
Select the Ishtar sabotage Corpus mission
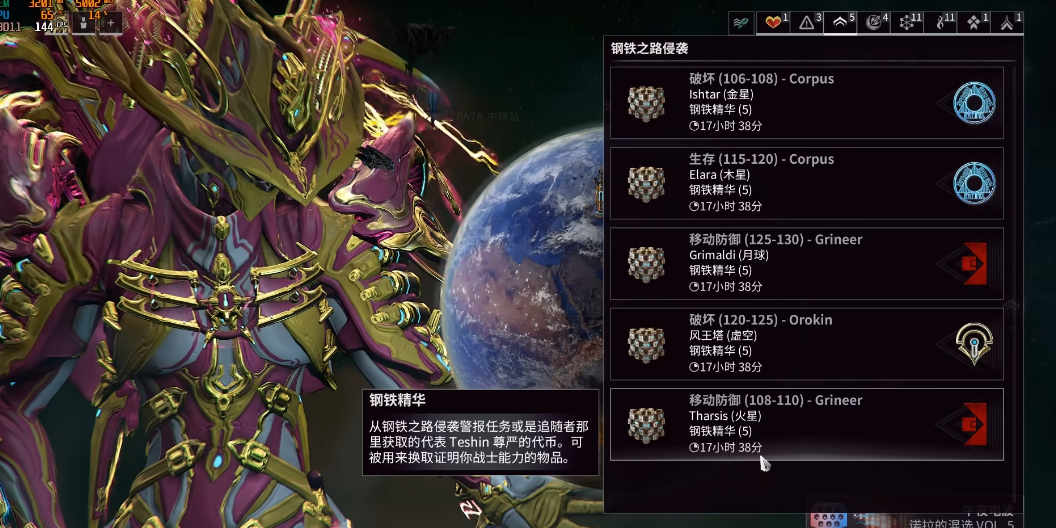pyautogui.click(x=806, y=102)
